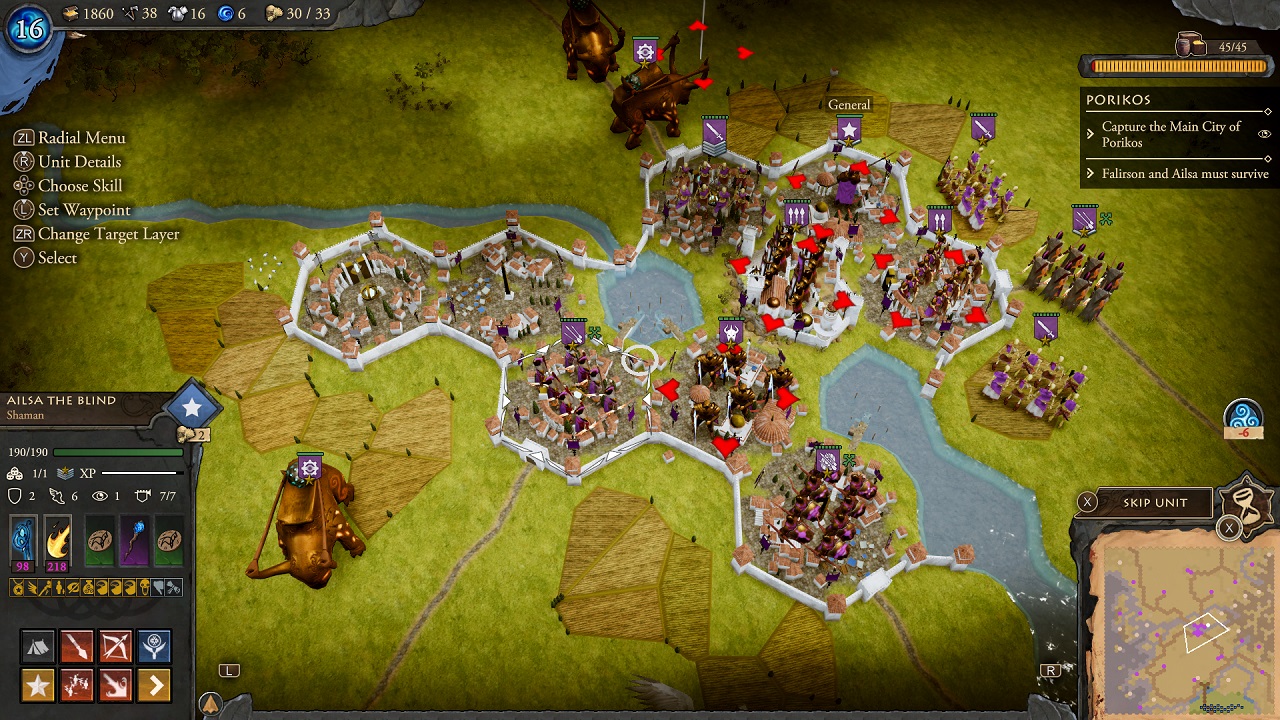Expand the Capture the Main City objective
Image resolution: width=1280 pixels, height=720 pixels.
coord(1090,134)
